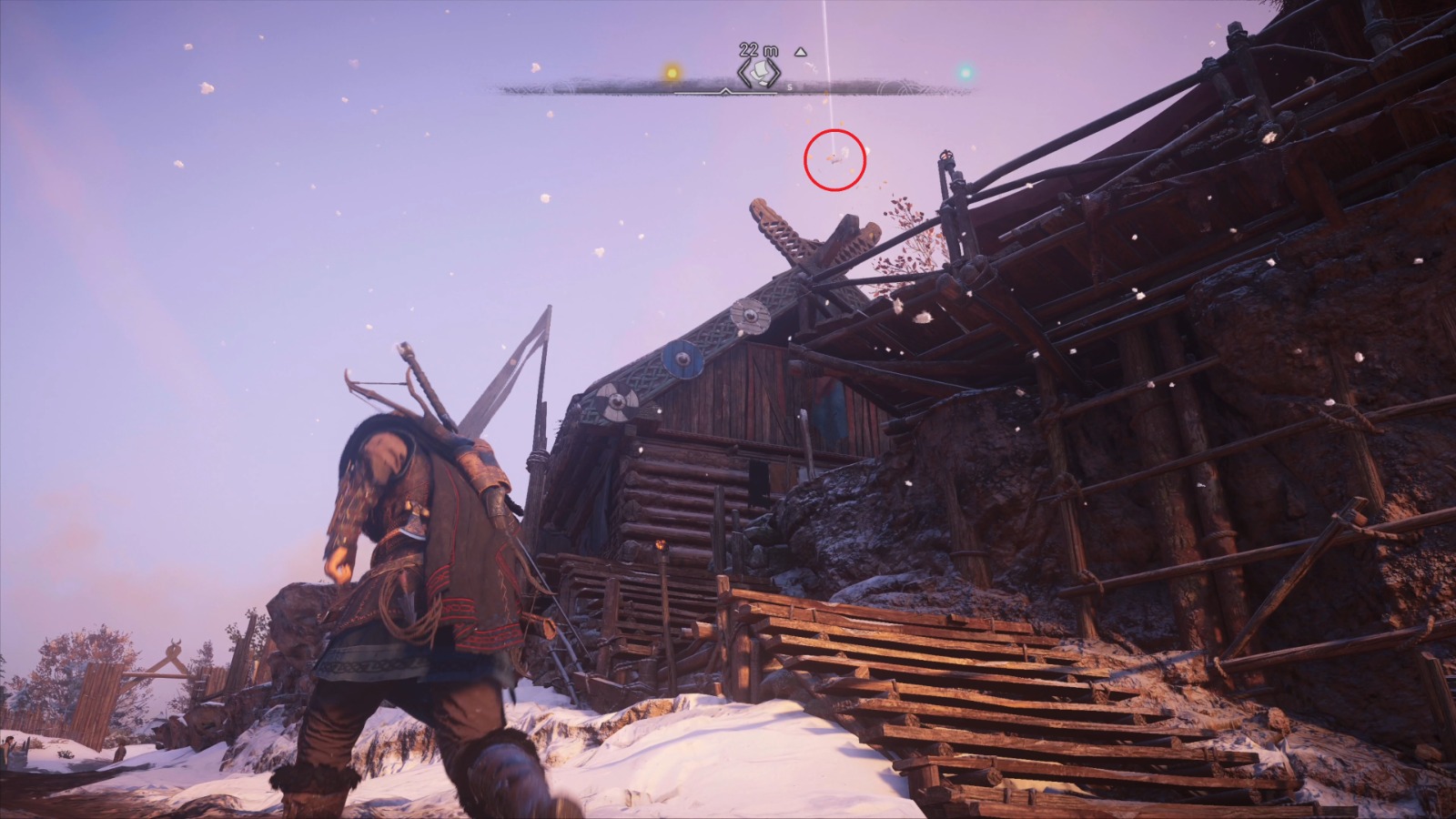Image resolution: width=1456 pixels, height=819 pixels.
Task: Click the floating page icon circled in red
Action: point(833,159)
